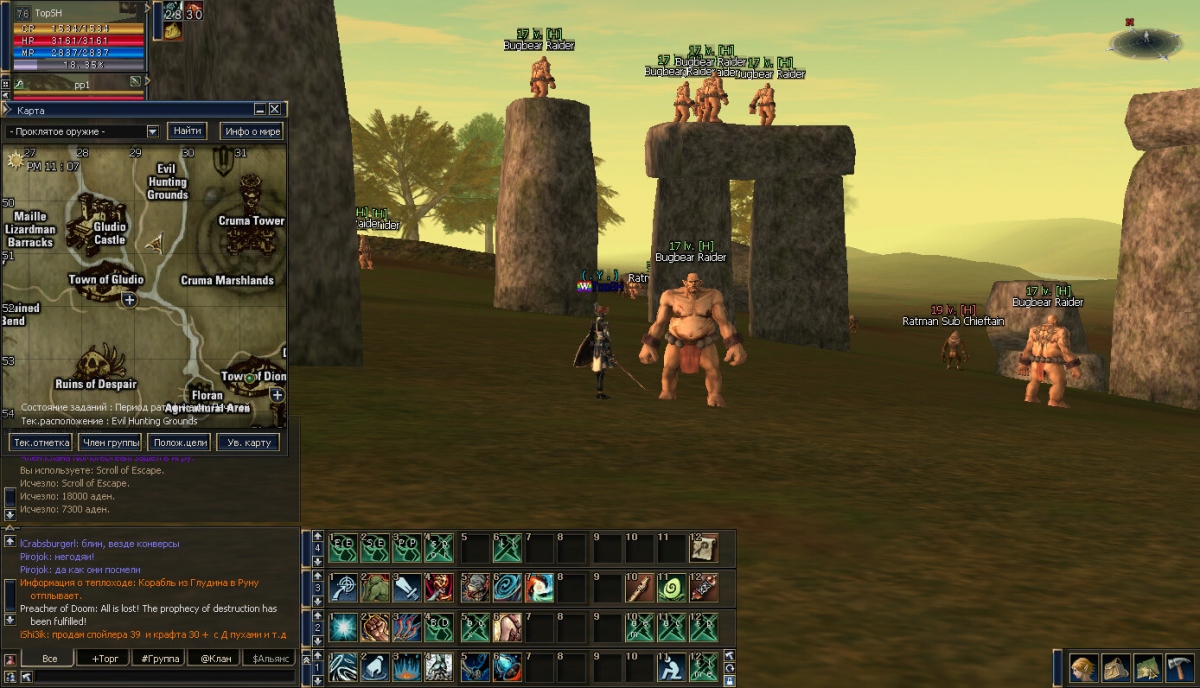Use the scroll item in hotbar row four
Screen dimensions: 1200x688
pos(703,548)
